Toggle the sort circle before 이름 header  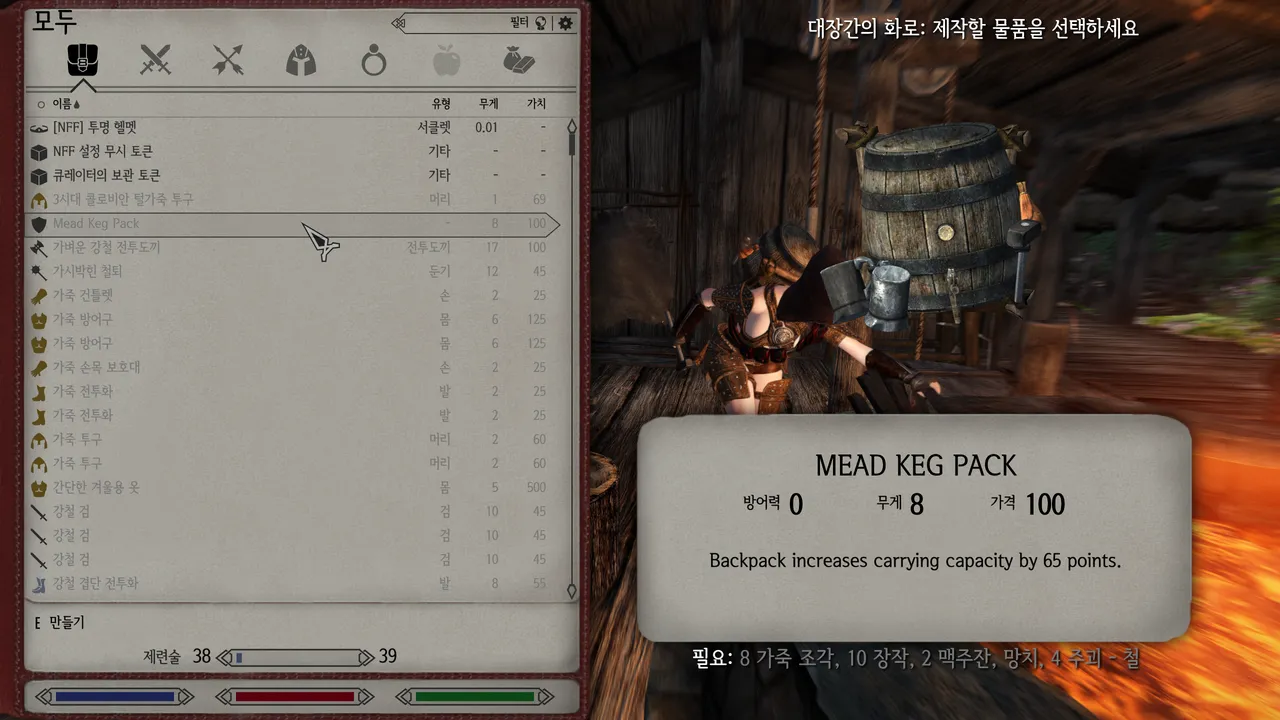[43, 103]
